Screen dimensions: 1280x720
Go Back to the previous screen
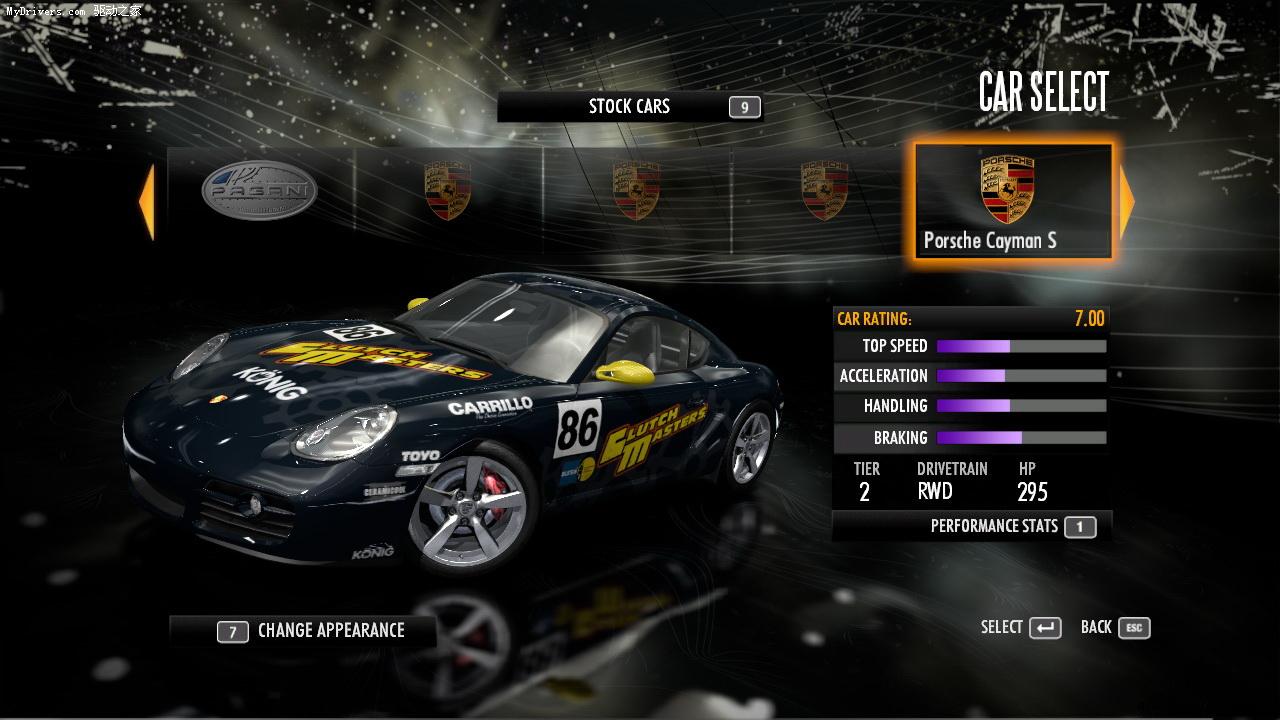point(1115,628)
